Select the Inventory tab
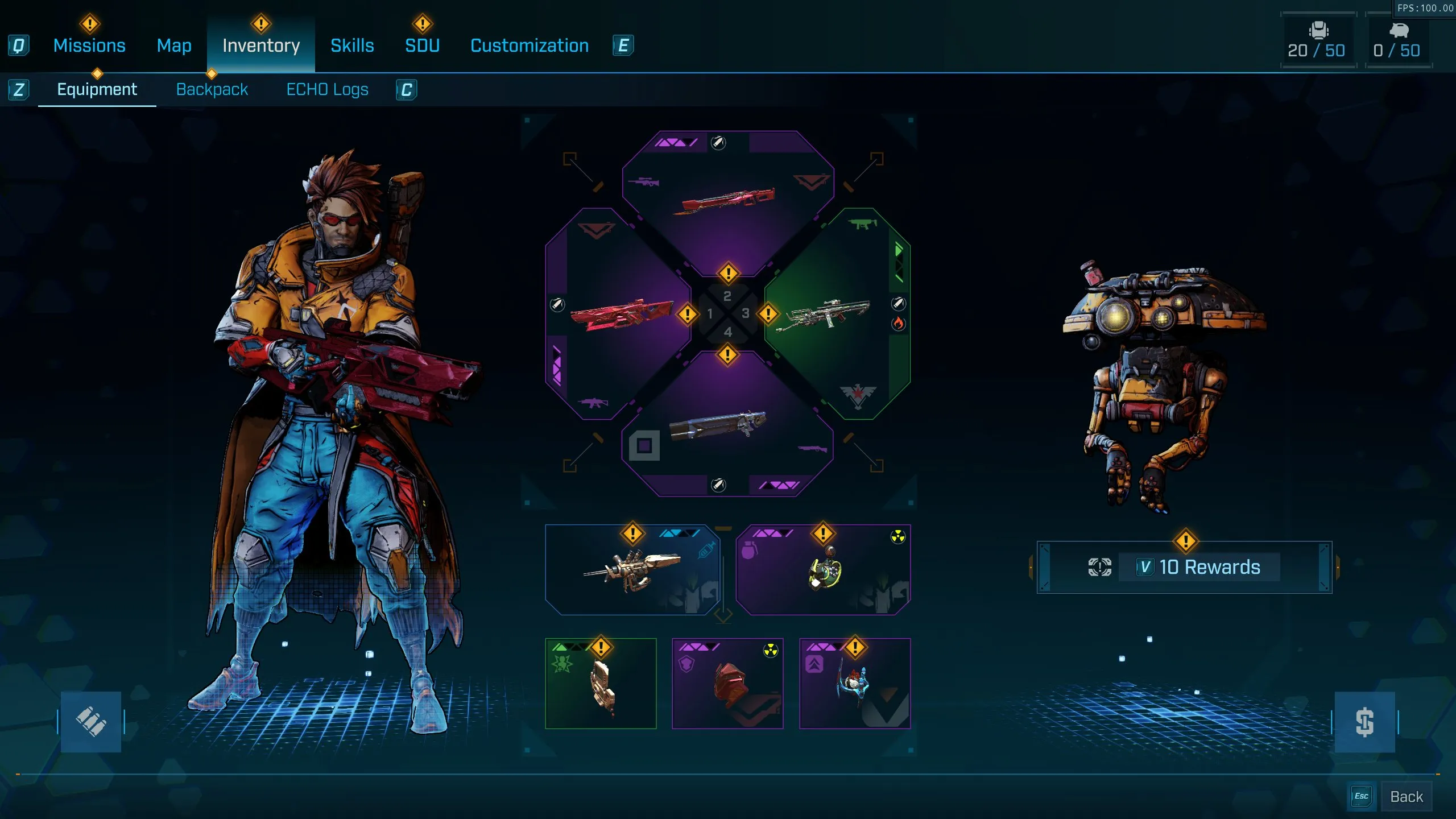This screenshot has height=819, width=1456. [x=261, y=45]
